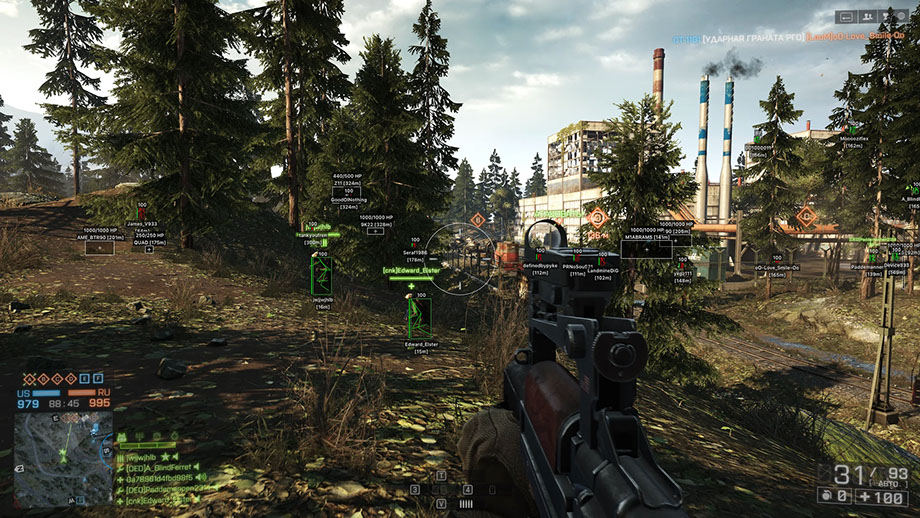Click the trophy icon in the top bar
The image size is (920, 518).
coord(887,16)
